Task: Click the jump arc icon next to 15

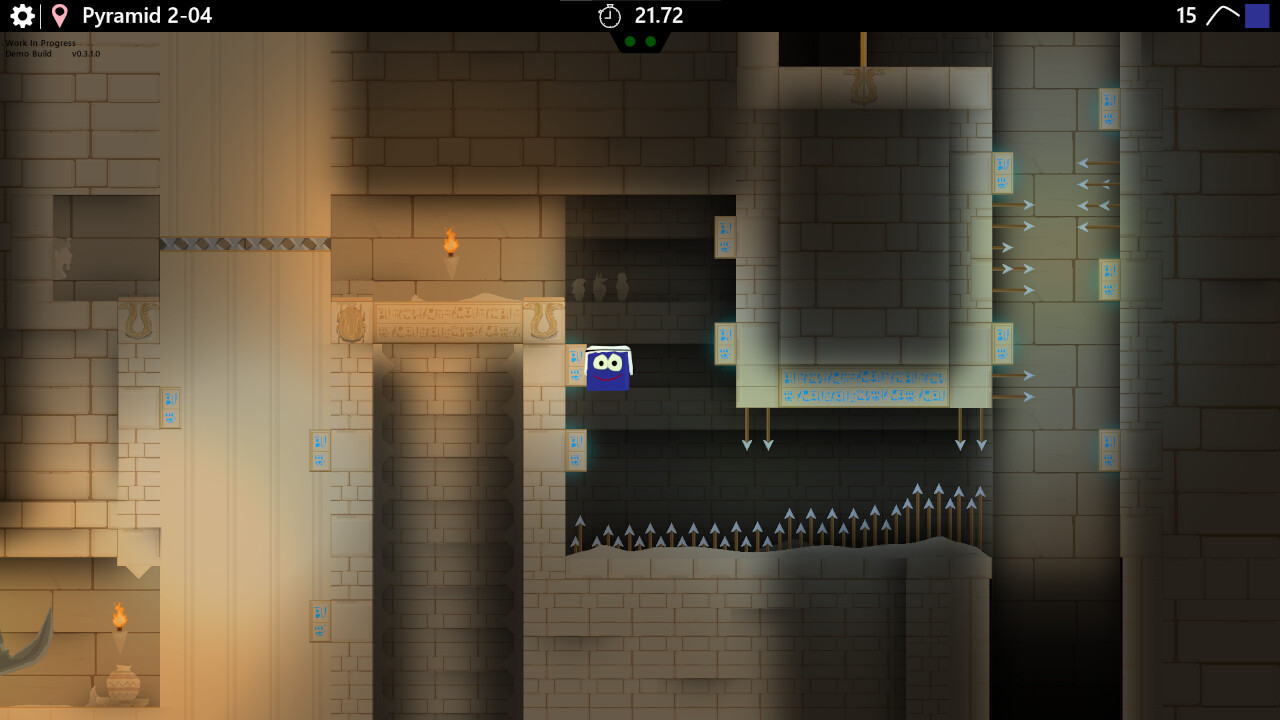Action: 1222,15
